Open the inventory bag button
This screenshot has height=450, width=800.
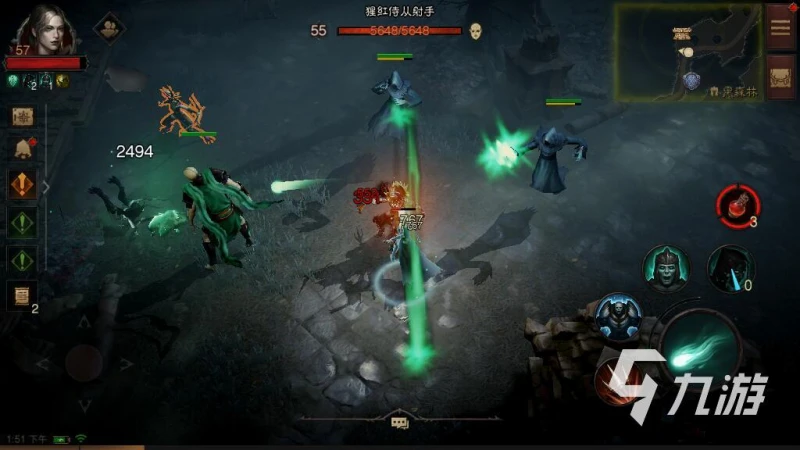(780, 77)
